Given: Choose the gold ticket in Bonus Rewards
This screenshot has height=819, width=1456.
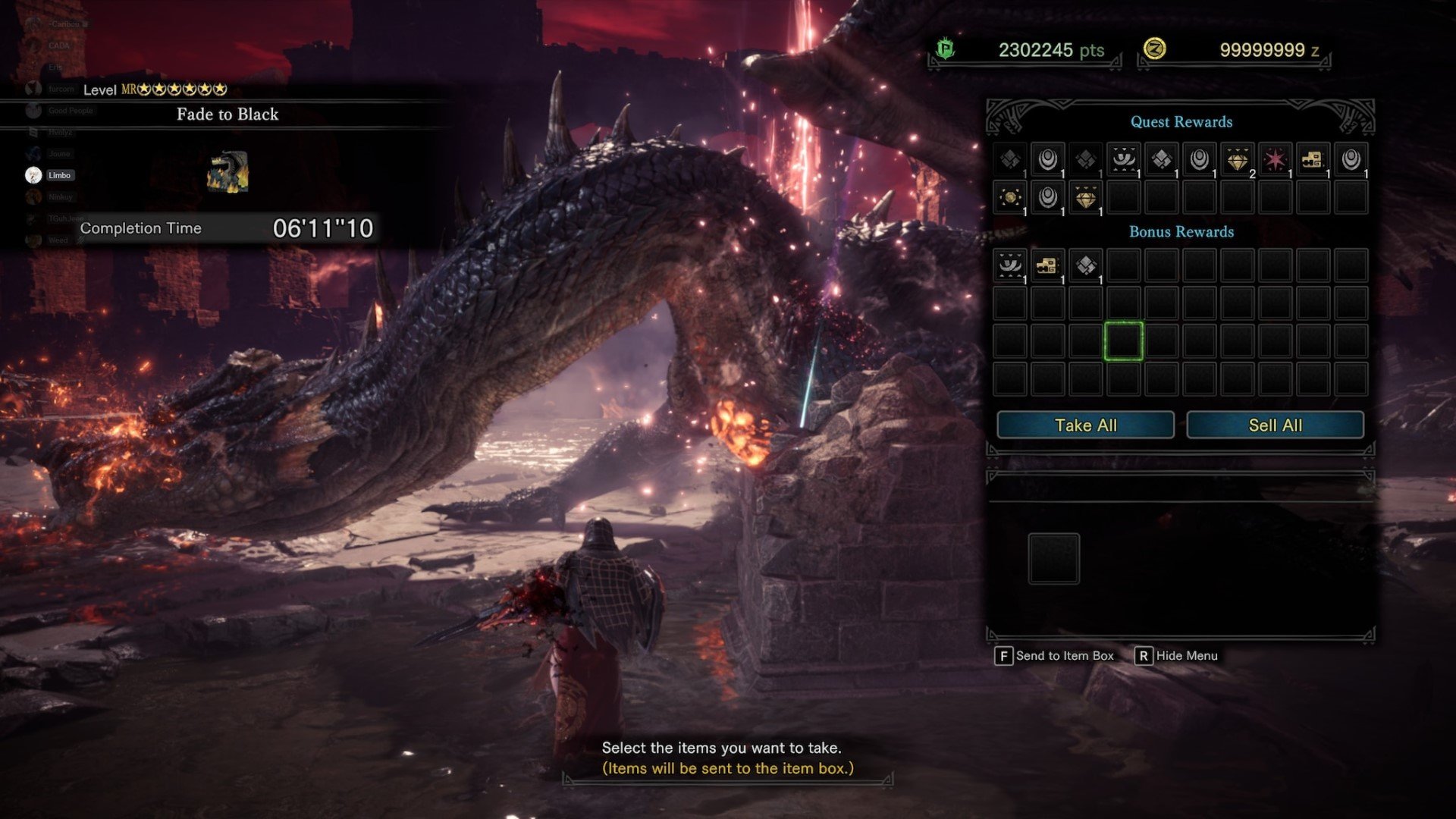Looking at the screenshot, I should click(x=1047, y=265).
